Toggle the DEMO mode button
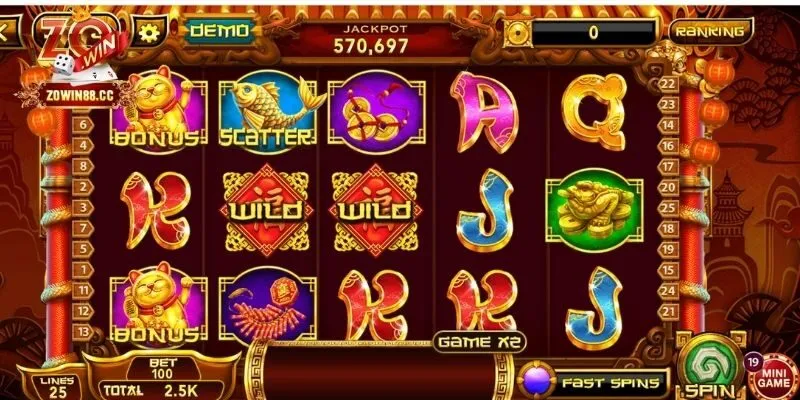Image resolution: width=800 pixels, height=400 pixels. pyautogui.click(x=217, y=30)
